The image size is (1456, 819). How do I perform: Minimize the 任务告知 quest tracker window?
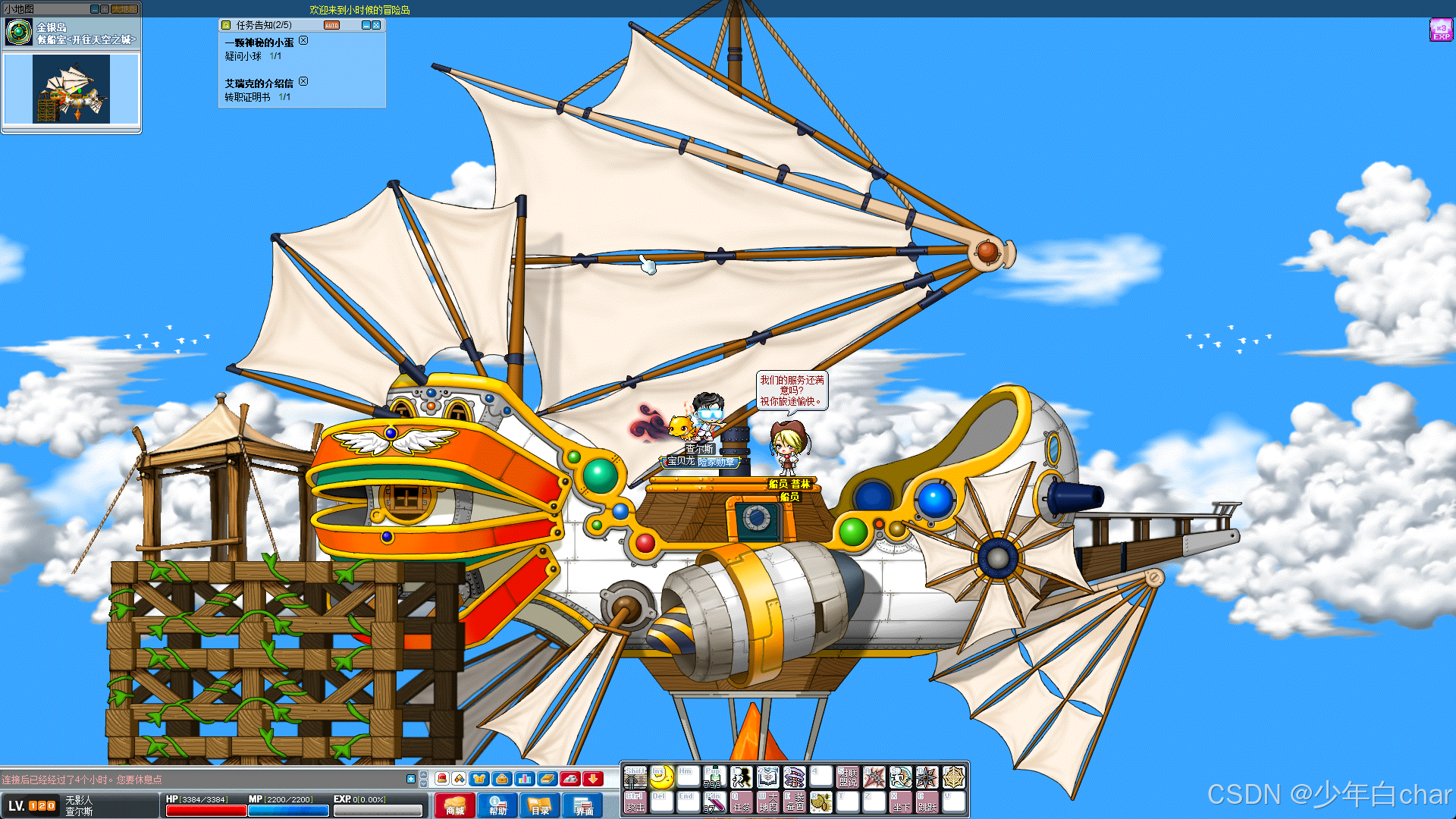(x=366, y=25)
